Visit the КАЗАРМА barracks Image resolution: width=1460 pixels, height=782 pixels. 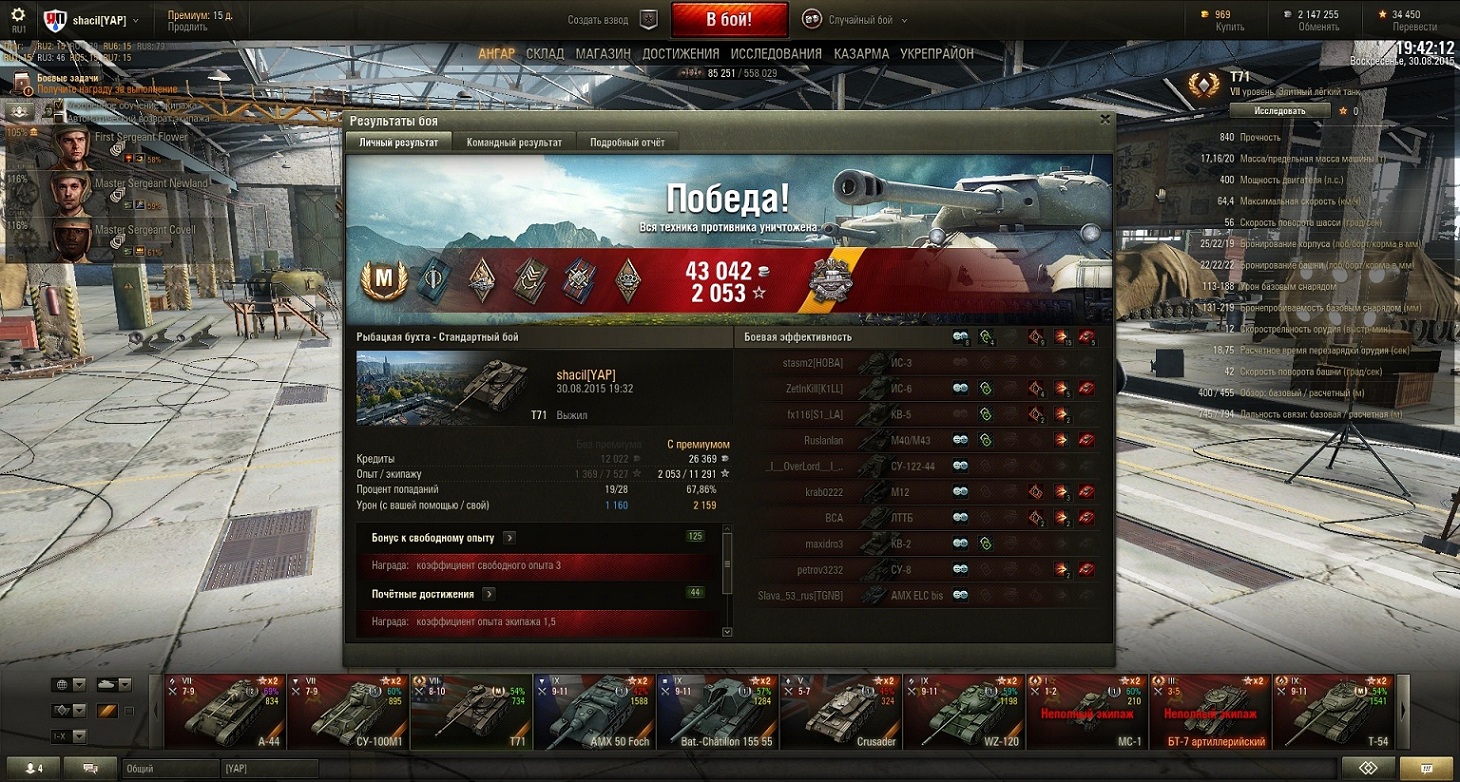pyautogui.click(x=861, y=54)
